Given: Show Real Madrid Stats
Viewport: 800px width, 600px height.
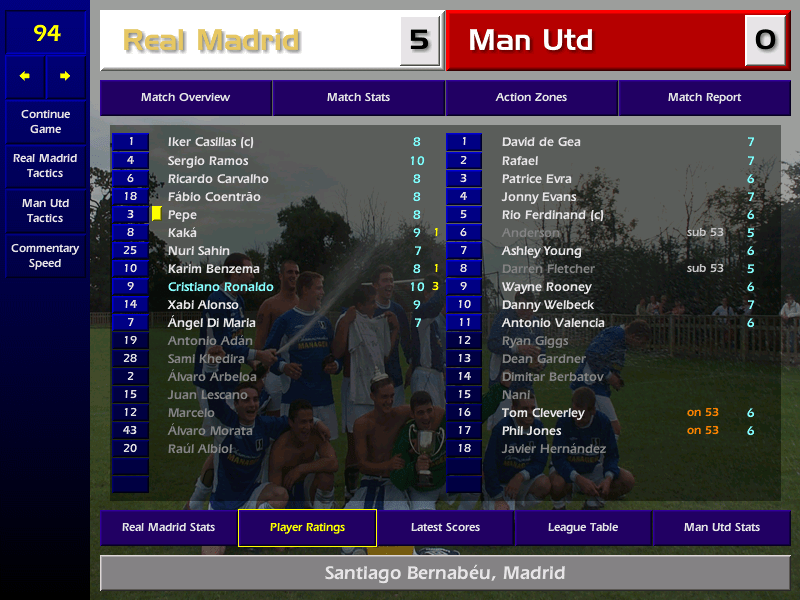Looking at the screenshot, I should (168, 528).
